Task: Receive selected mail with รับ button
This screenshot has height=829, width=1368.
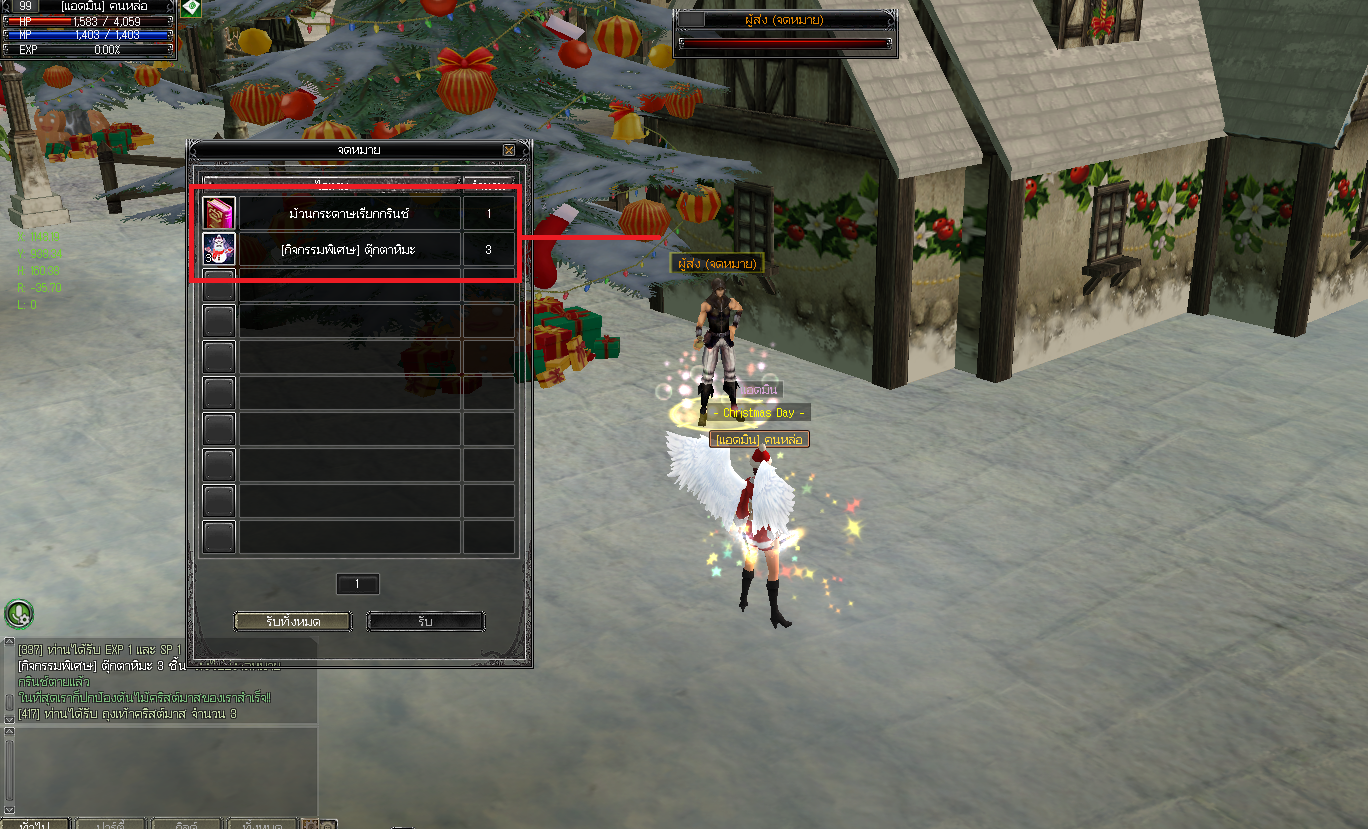Action: coord(425,622)
